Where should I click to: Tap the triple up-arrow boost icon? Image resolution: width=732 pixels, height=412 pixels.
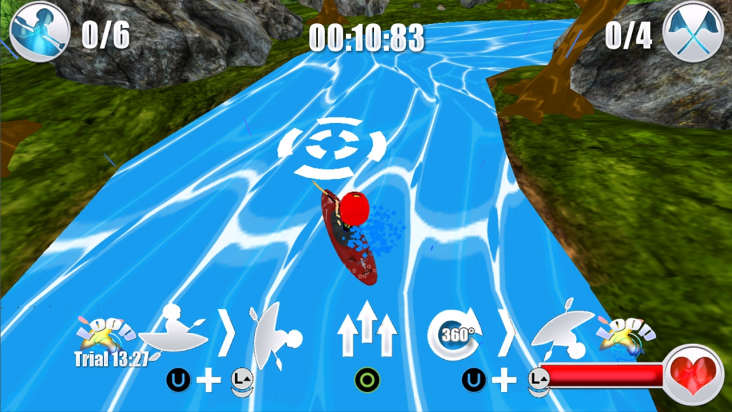click(x=367, y=331)
